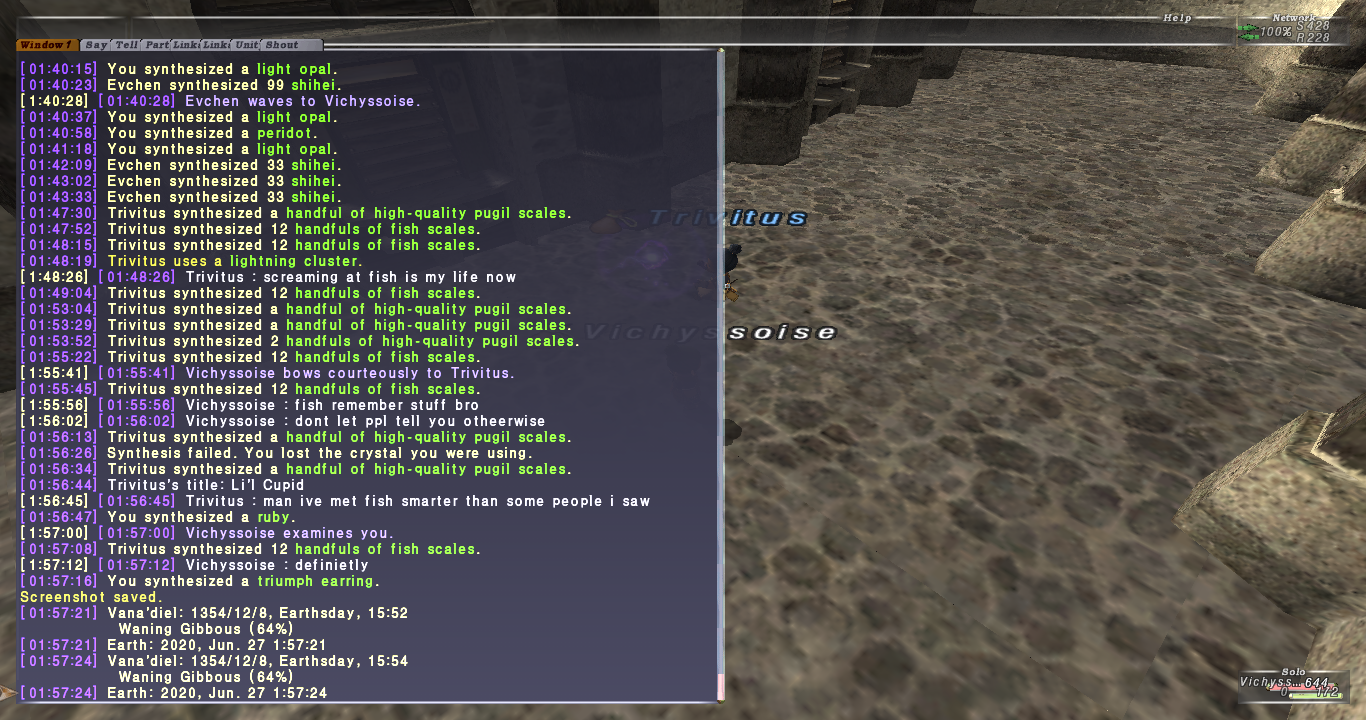Open the Tell chat tab
Image resolution: width=1366 pixels, height=720 pixels.
coord(126,45)
